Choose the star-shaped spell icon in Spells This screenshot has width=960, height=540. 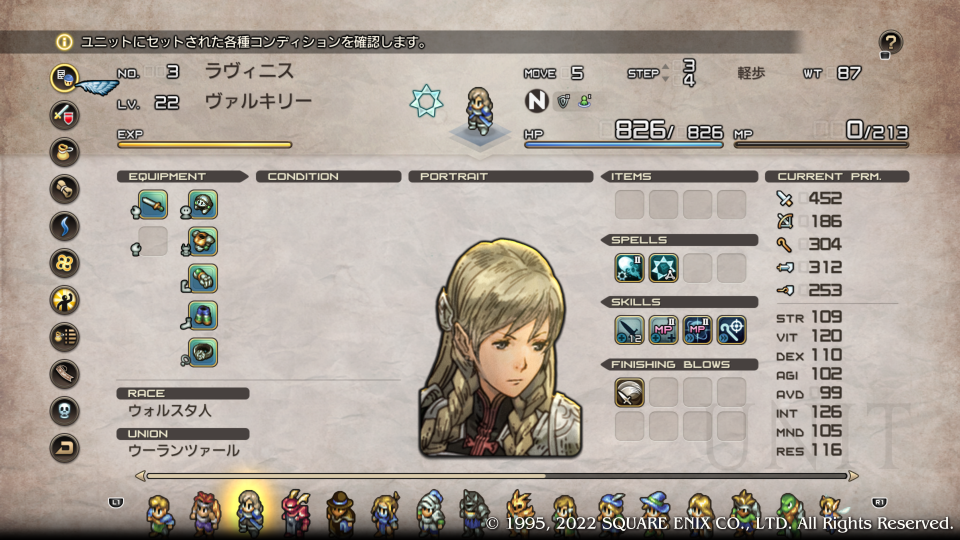(x=664, y=267)
